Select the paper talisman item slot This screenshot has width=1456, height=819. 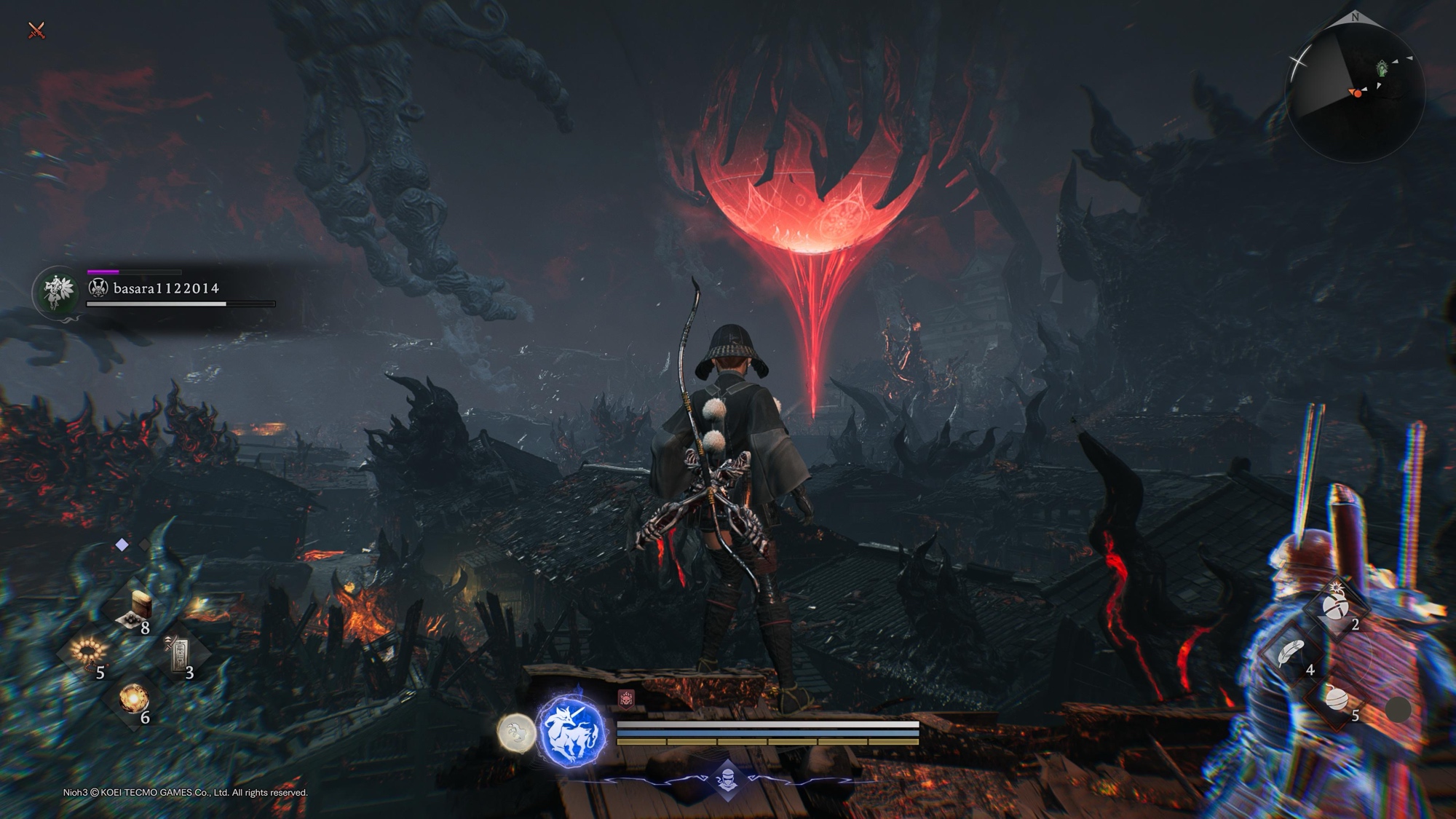pos(179,653)
